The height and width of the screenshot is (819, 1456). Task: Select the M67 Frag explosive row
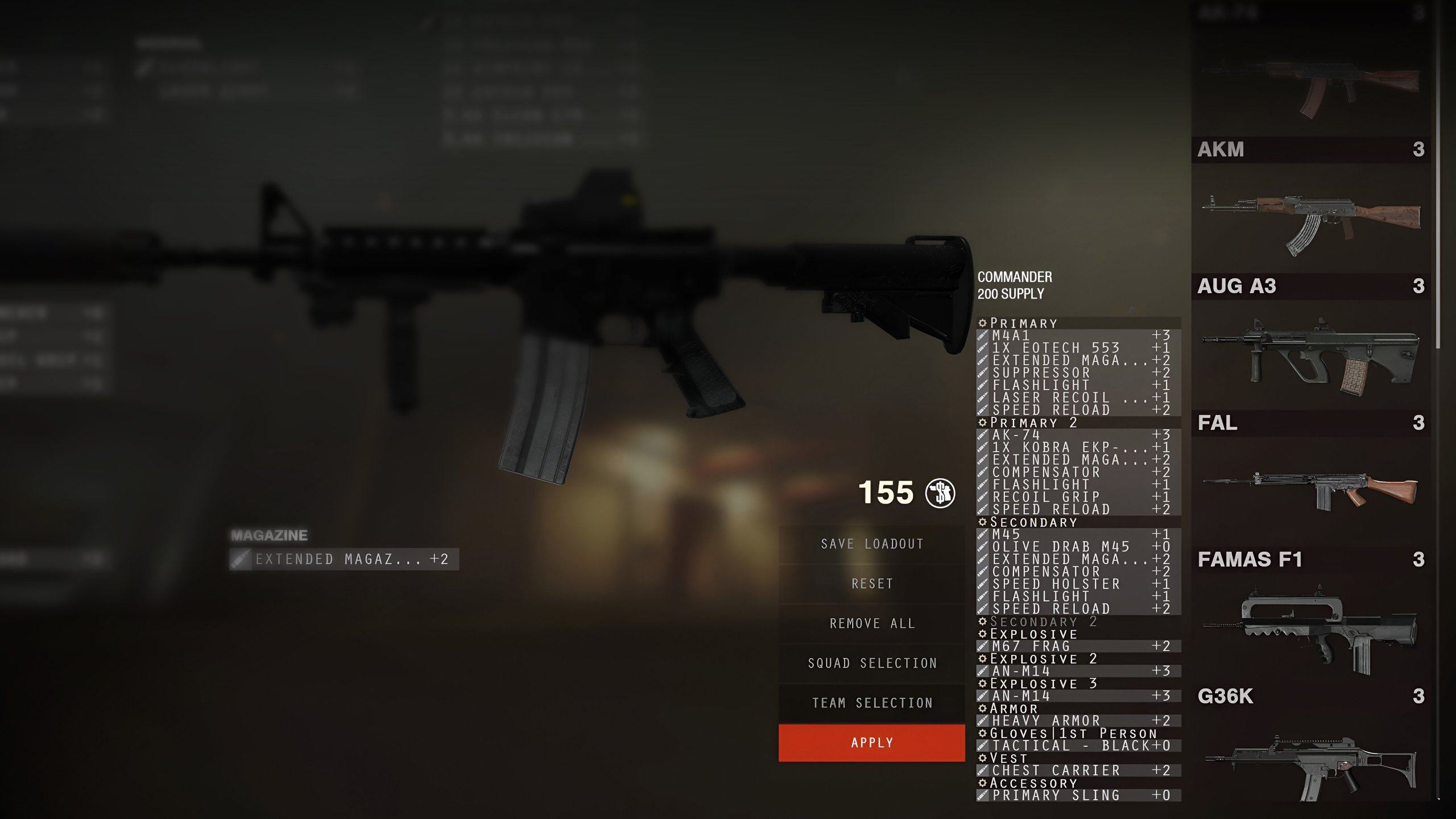click(x=1078, y=646)
